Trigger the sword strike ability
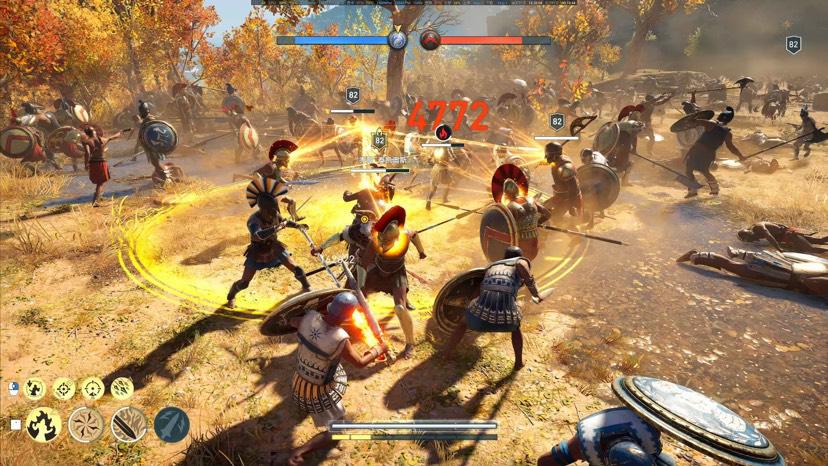This screenshot has height=466, width=828. (x=129, y=425)
